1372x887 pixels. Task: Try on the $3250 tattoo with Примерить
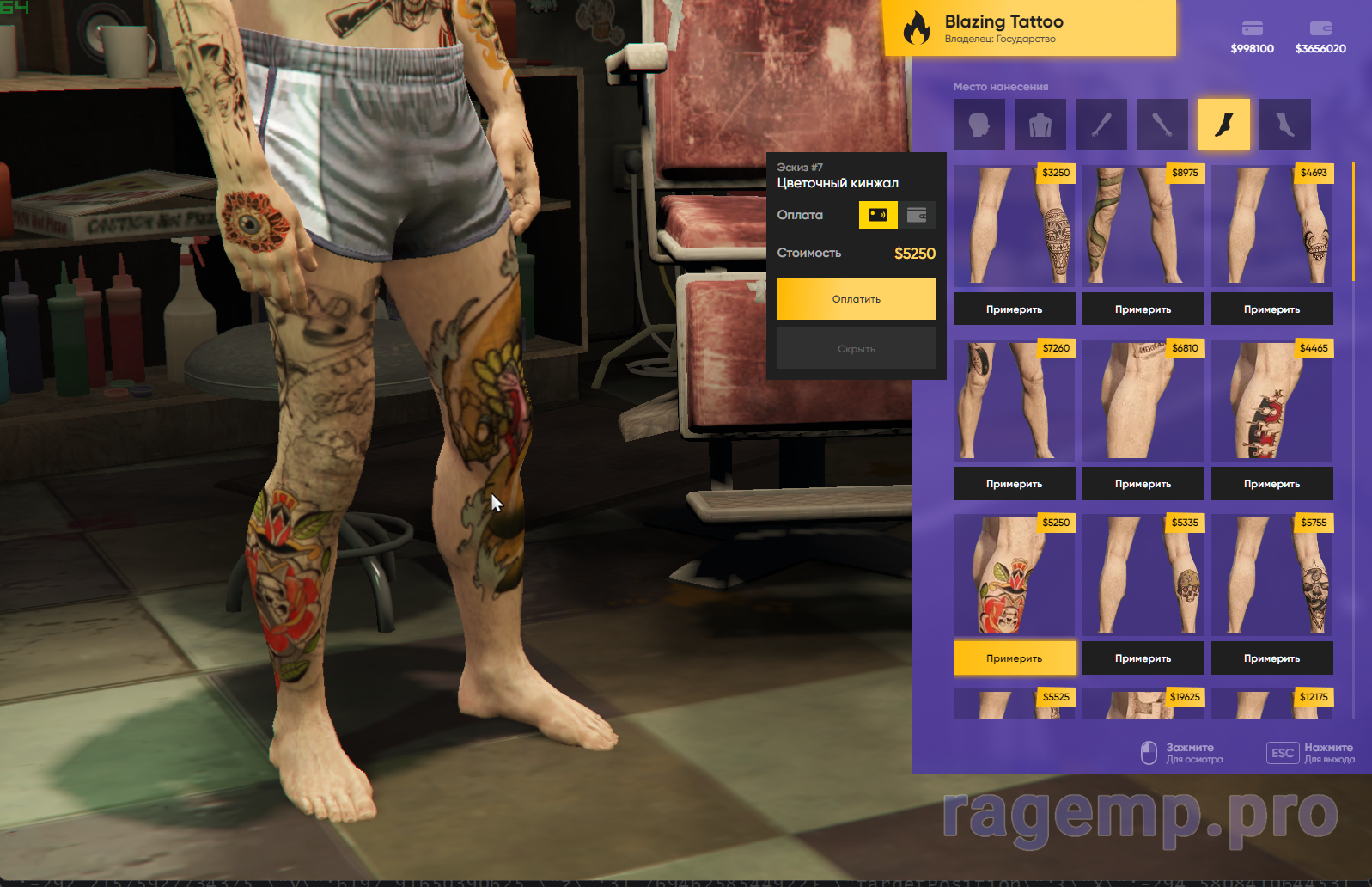click(1014, 309)
